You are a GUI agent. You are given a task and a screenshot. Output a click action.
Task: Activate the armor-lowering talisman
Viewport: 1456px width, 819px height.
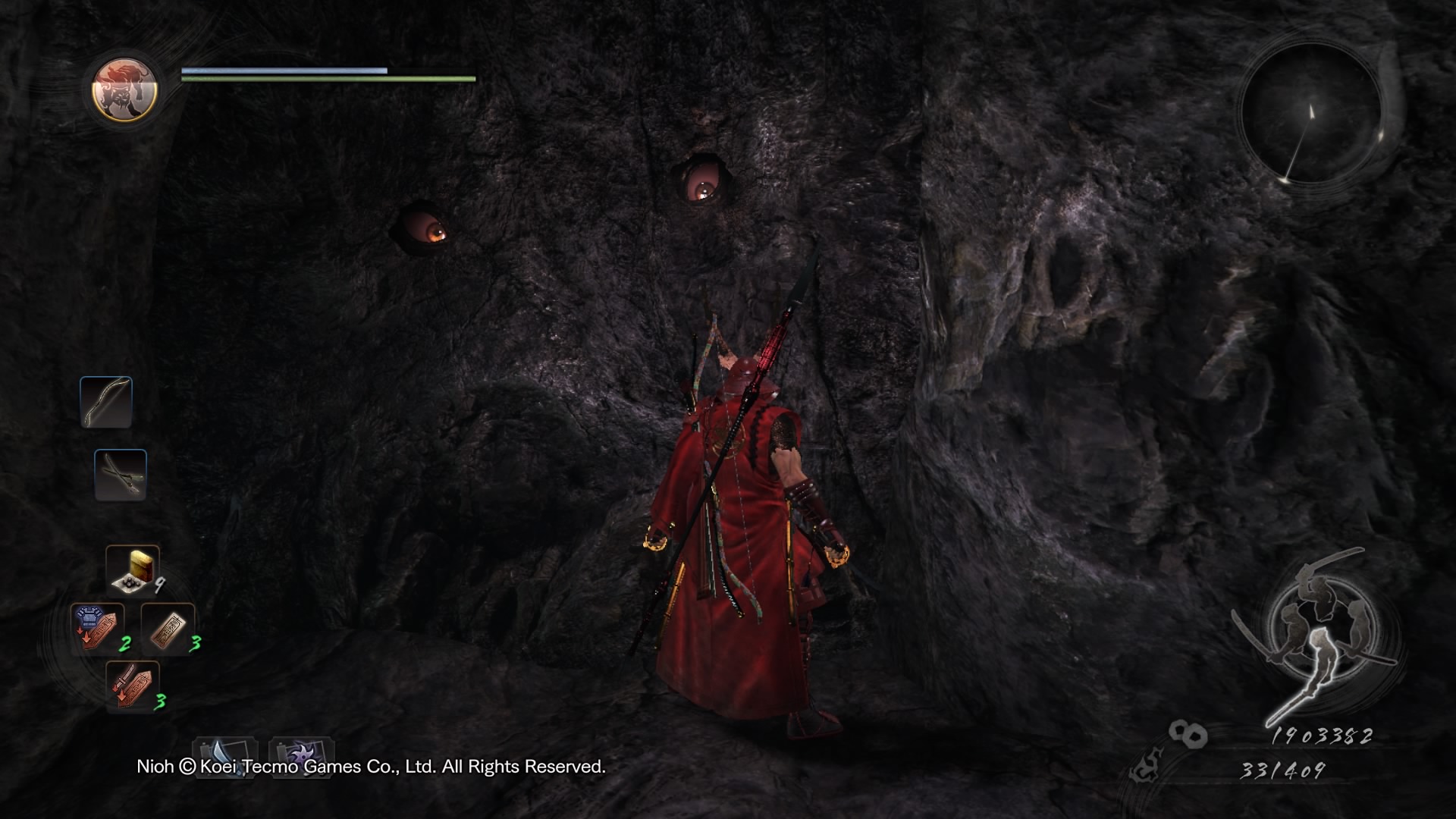click(x=97, y=629)
